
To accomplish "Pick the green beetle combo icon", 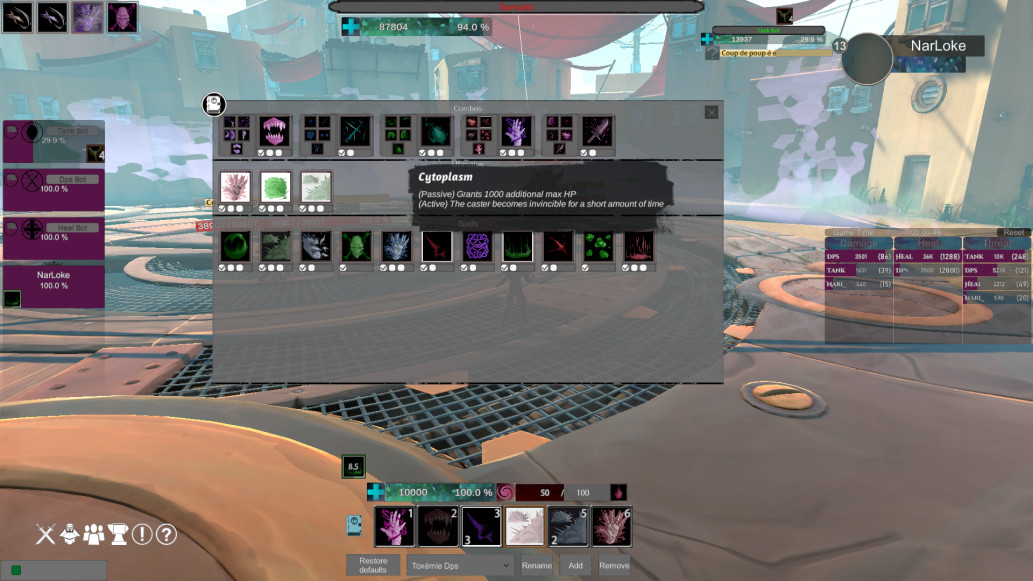I will pos(435,131).
